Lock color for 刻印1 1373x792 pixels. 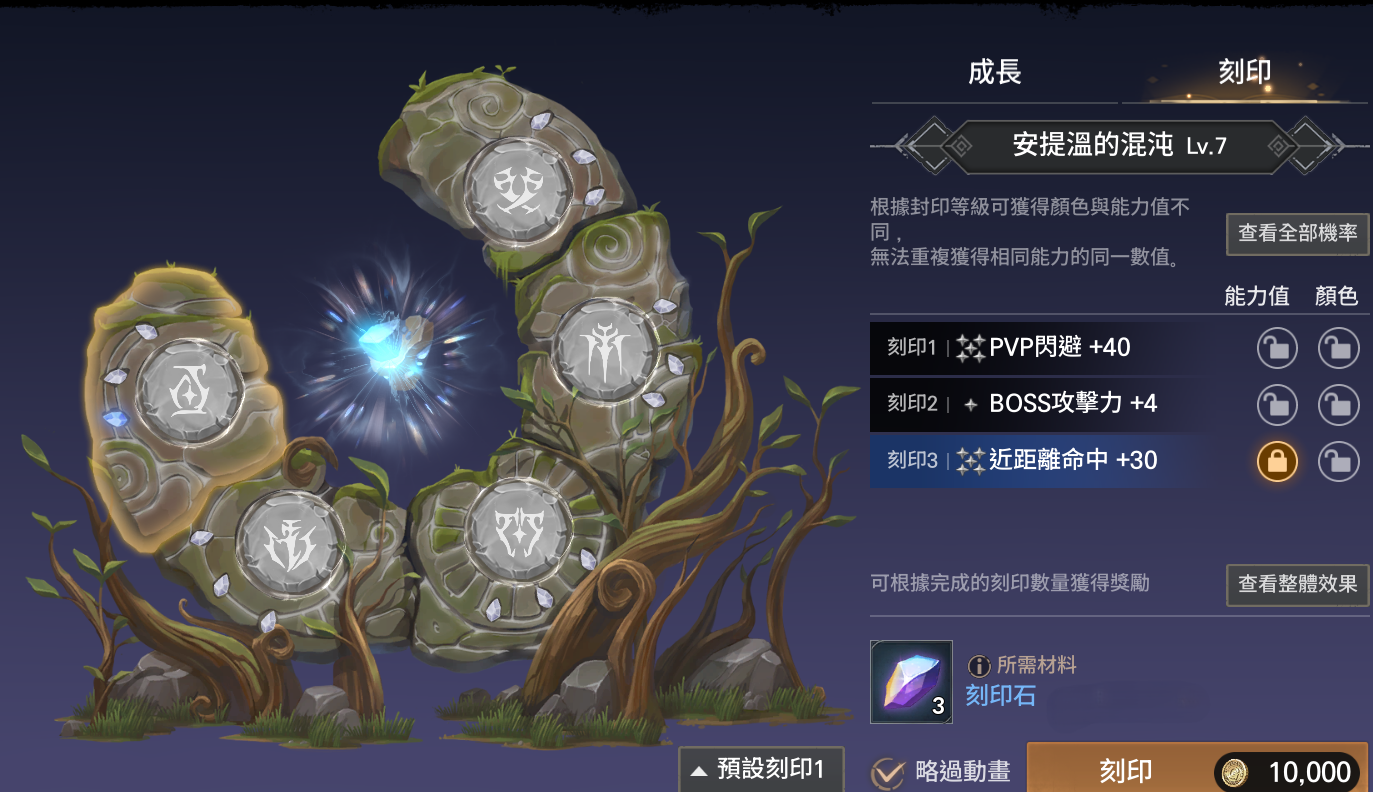1338,349
